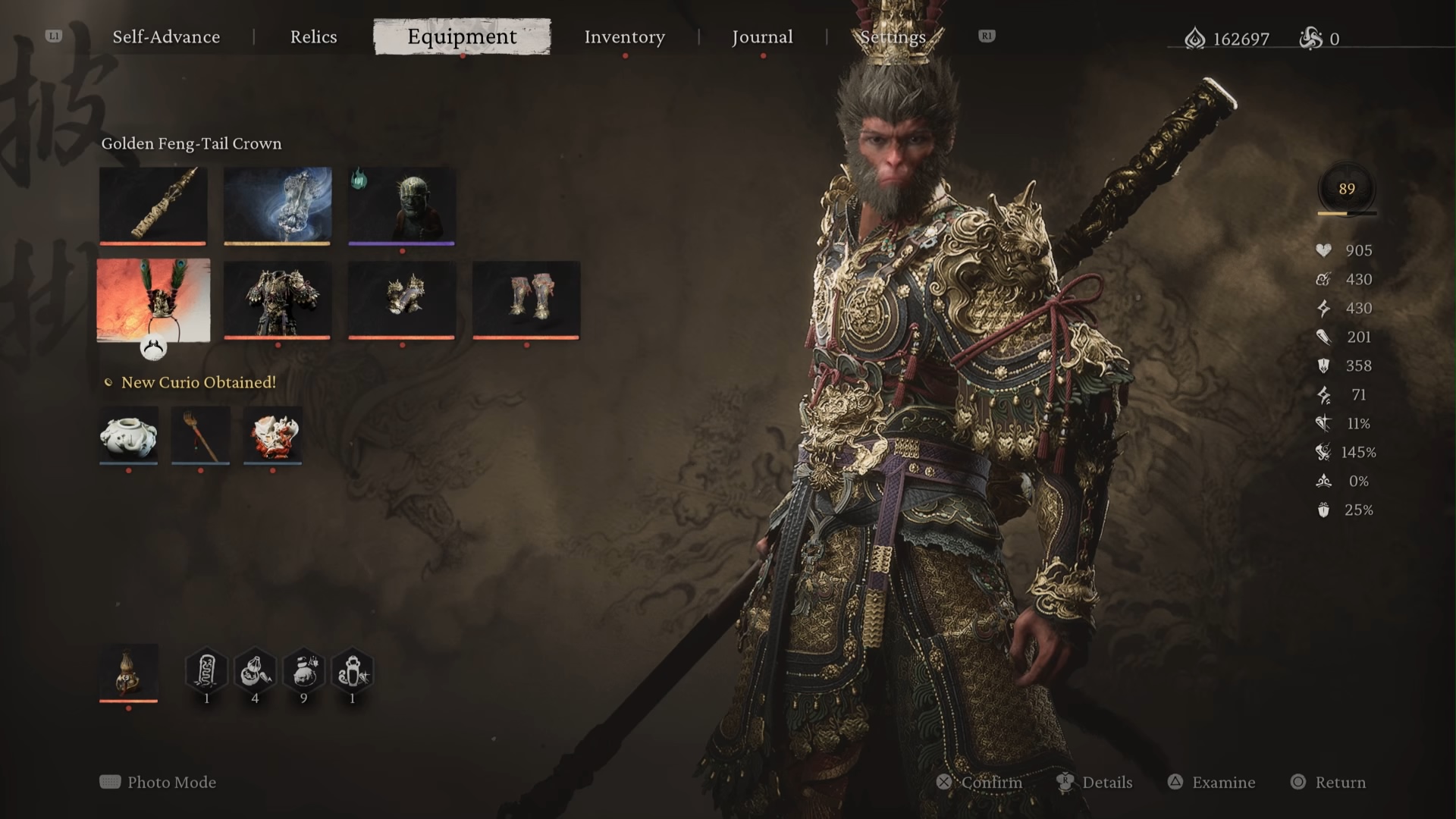Select the white jade pot curio
Viewport: 1456px width, 819px height.
pos(129,435)
